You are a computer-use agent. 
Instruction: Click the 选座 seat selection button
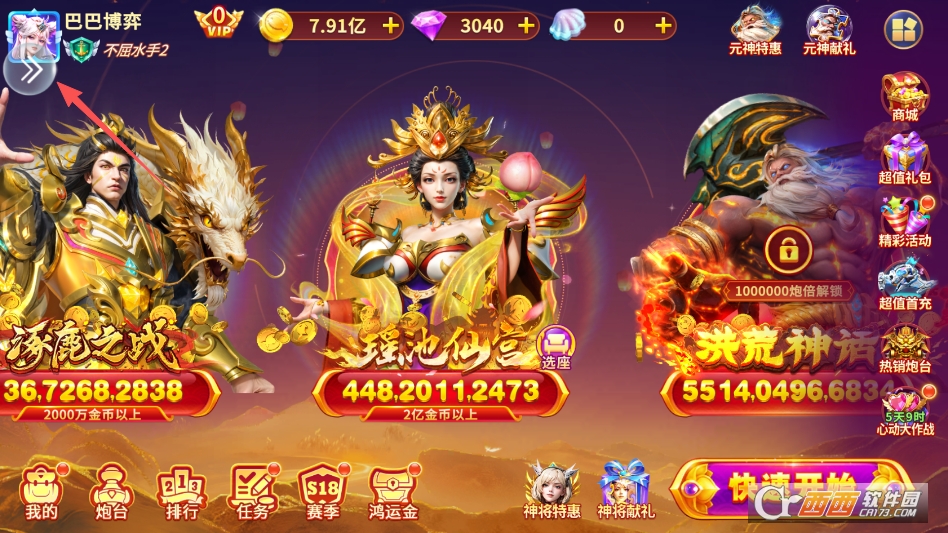coord(555,348)
